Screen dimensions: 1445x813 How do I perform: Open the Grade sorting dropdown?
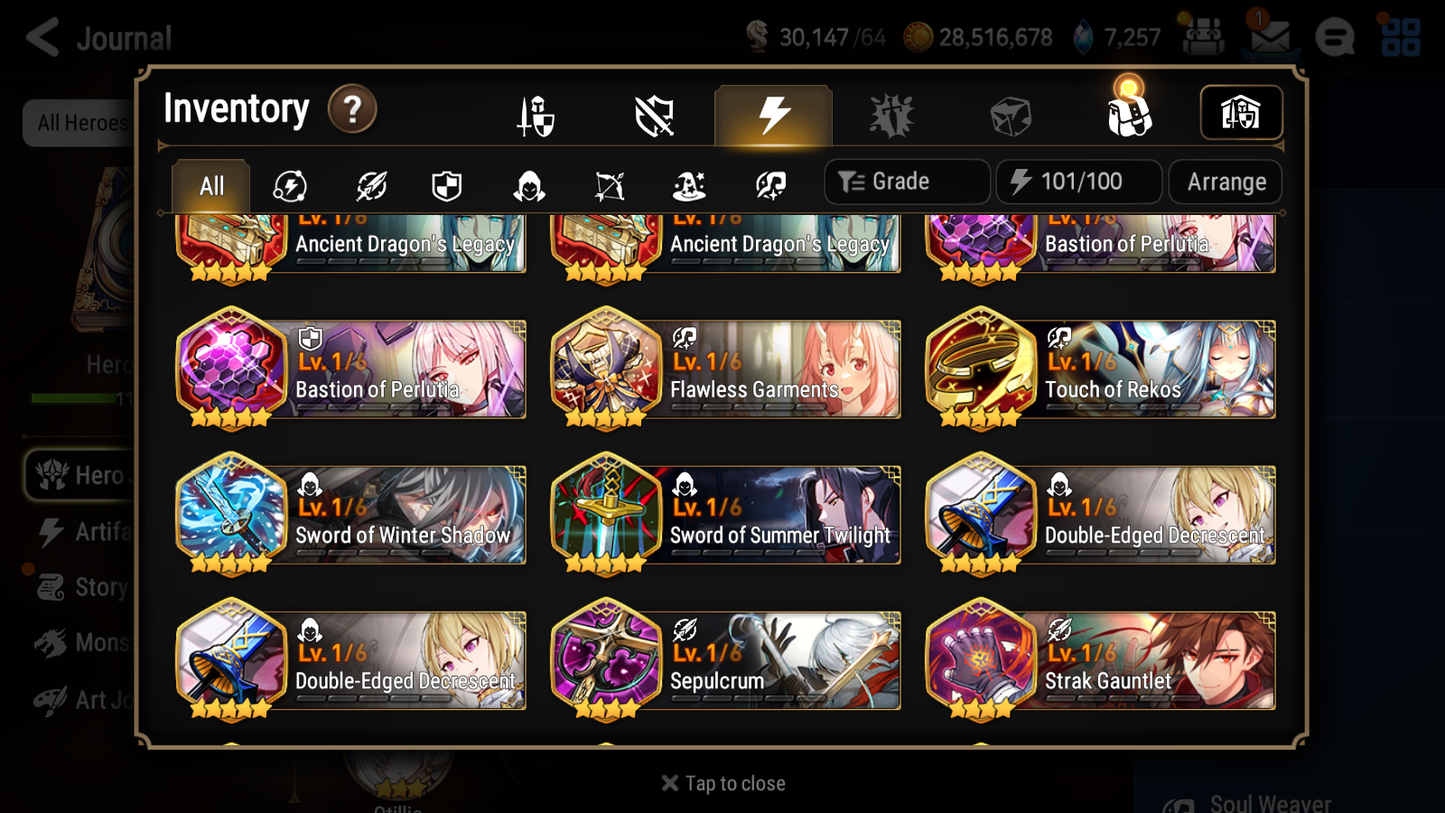[x=906, y=182]
